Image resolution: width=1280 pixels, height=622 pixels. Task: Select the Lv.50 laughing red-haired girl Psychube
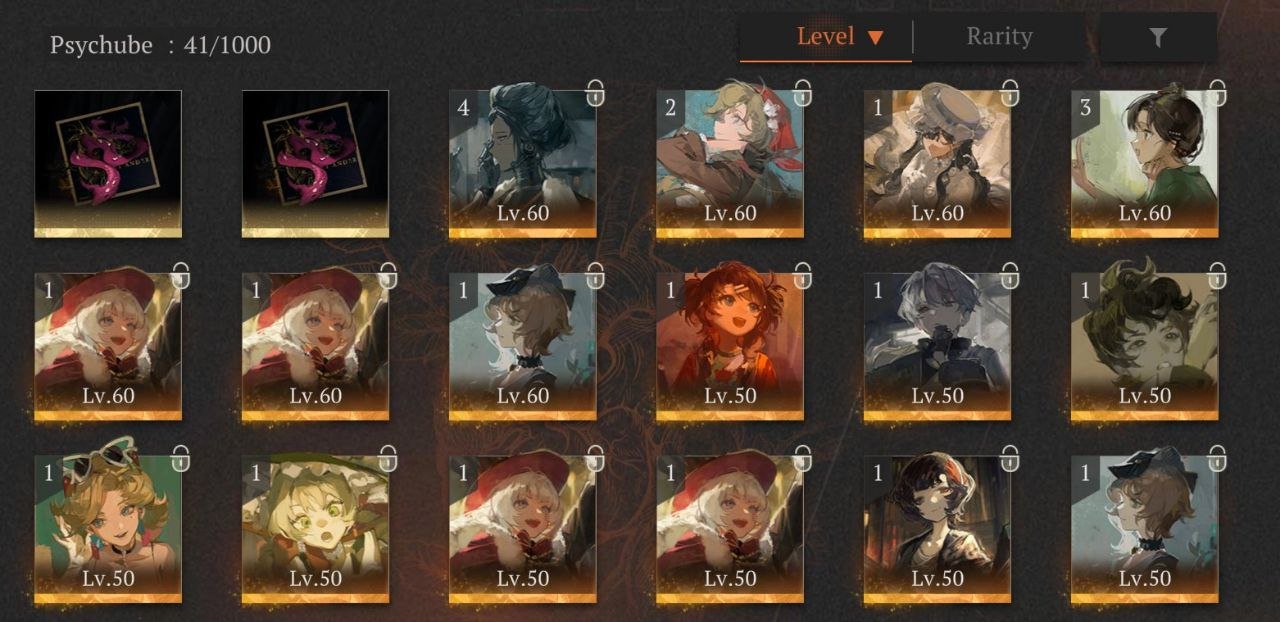730,346
